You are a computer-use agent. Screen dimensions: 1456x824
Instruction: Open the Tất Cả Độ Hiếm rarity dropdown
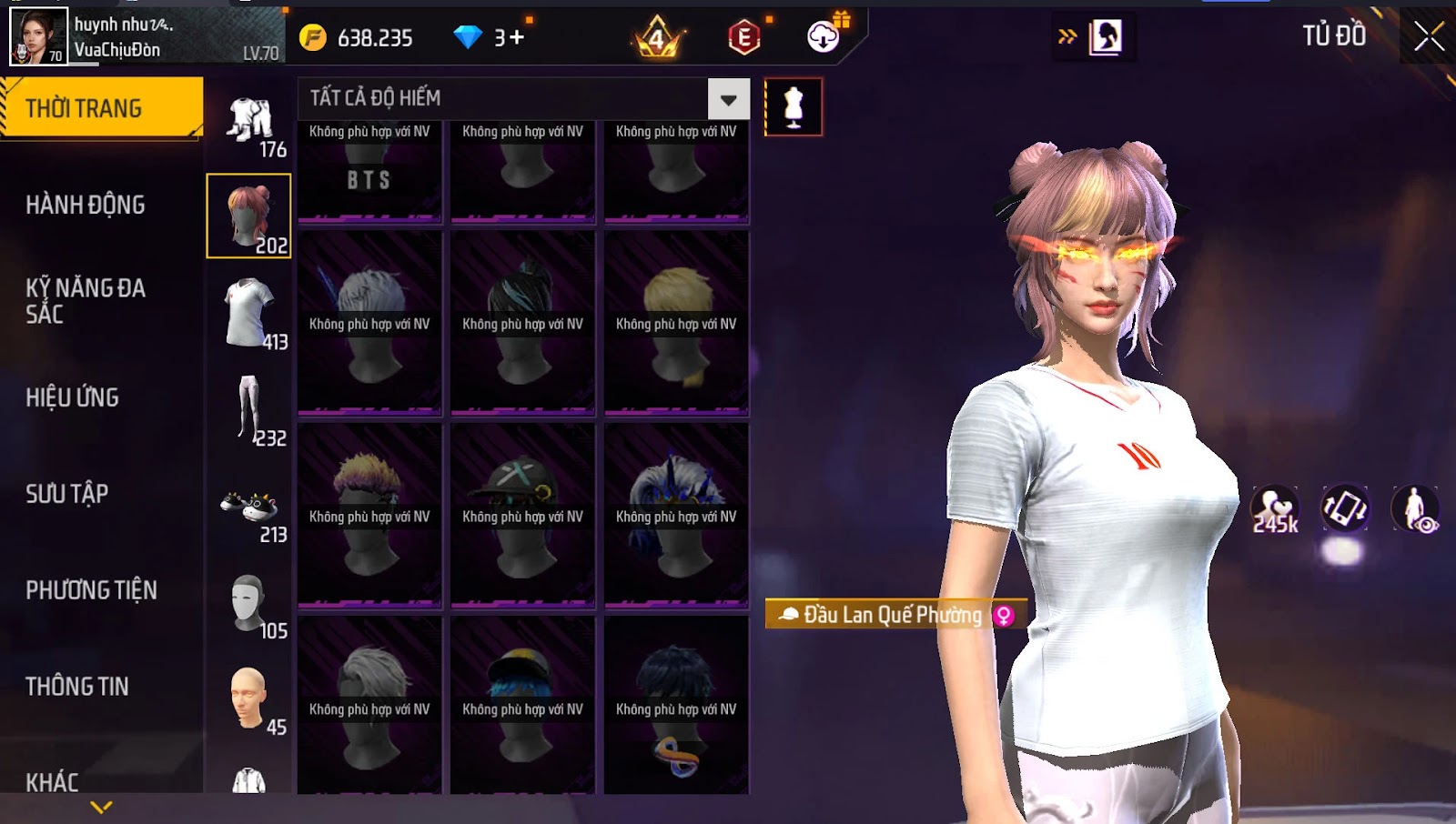point(728,99)
